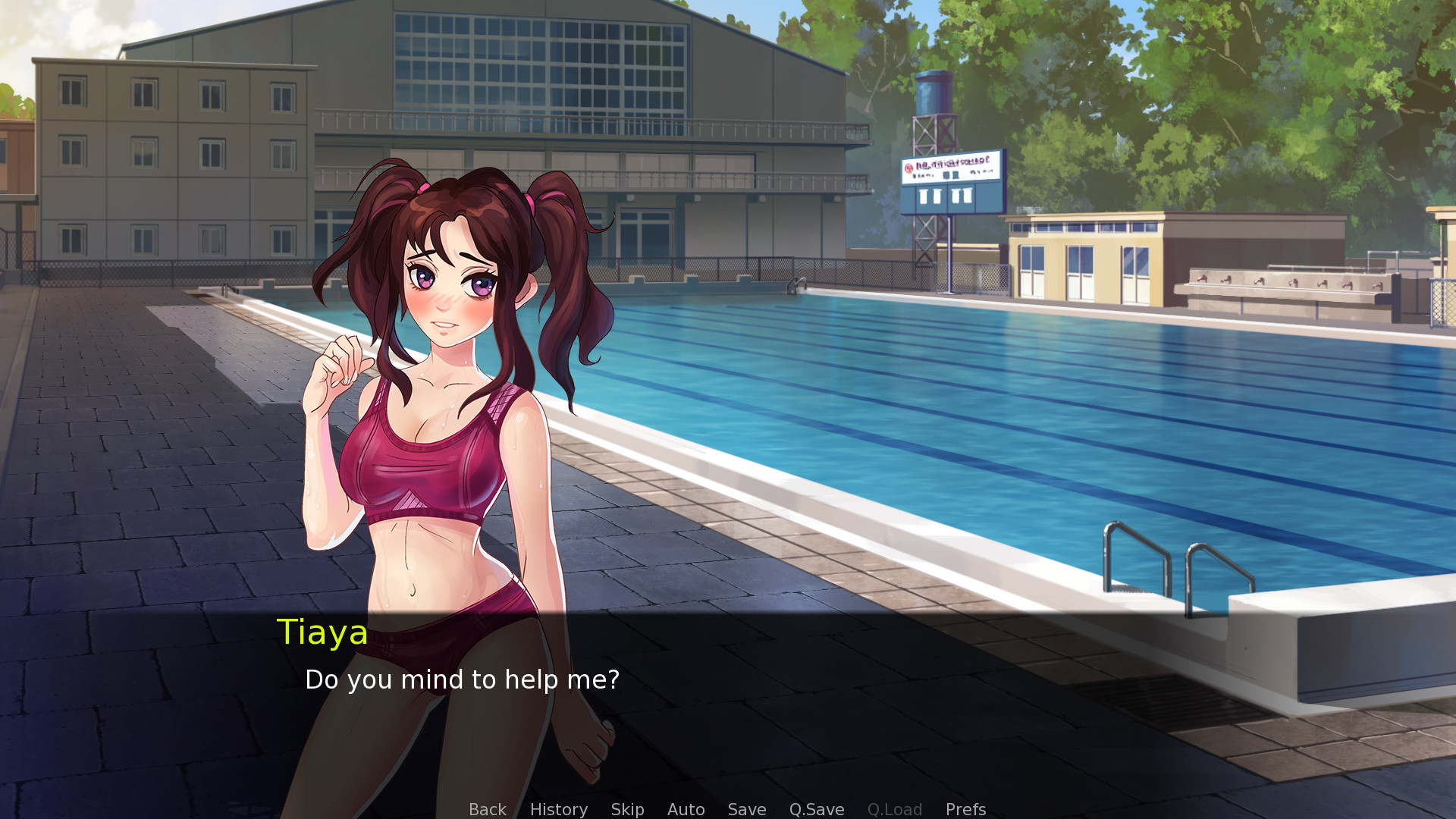Click the dialogue text to advance
Viewport: 1456px width, 819px height.
click(x=463, y=680)
